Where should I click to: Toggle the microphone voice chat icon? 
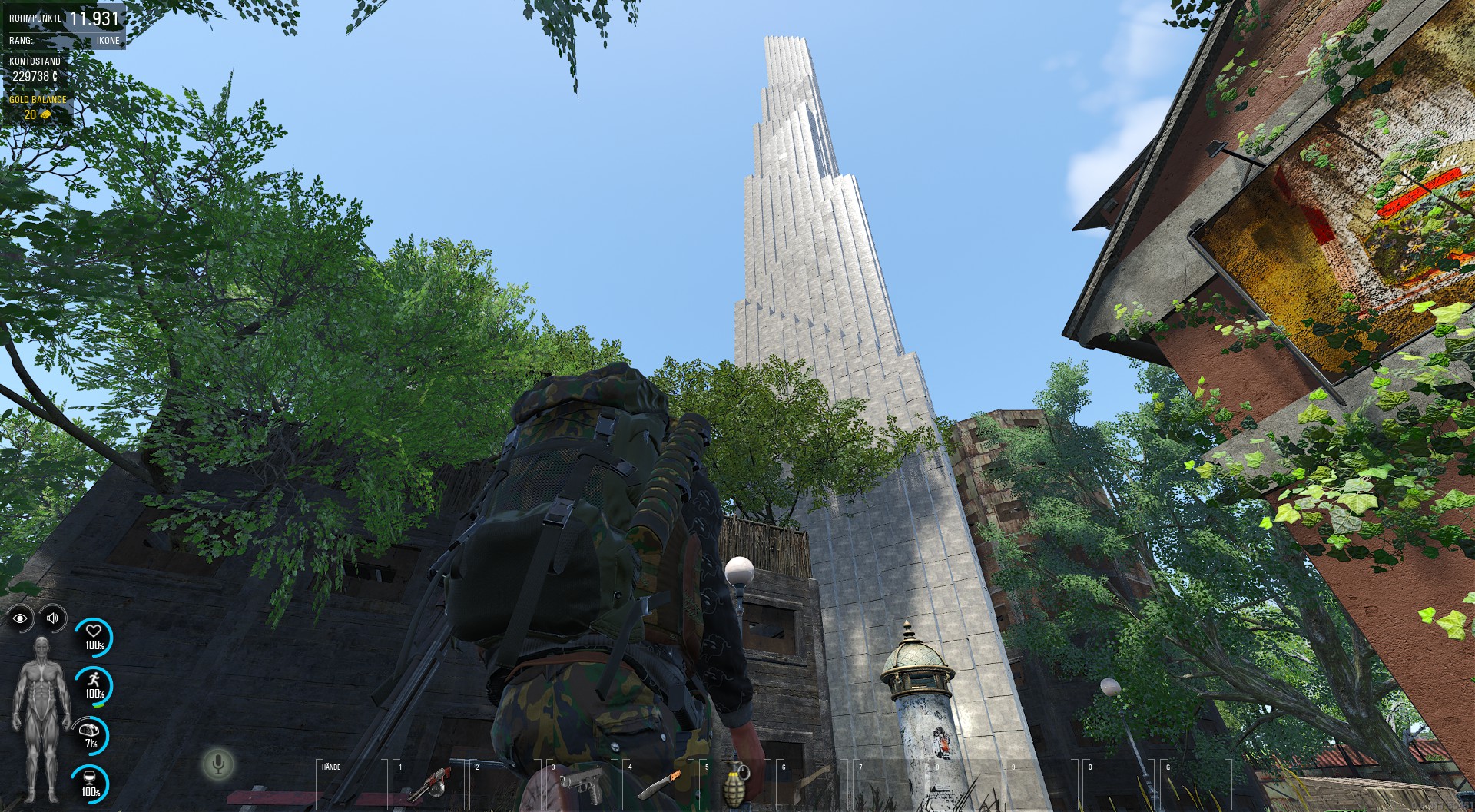[218, 764]
